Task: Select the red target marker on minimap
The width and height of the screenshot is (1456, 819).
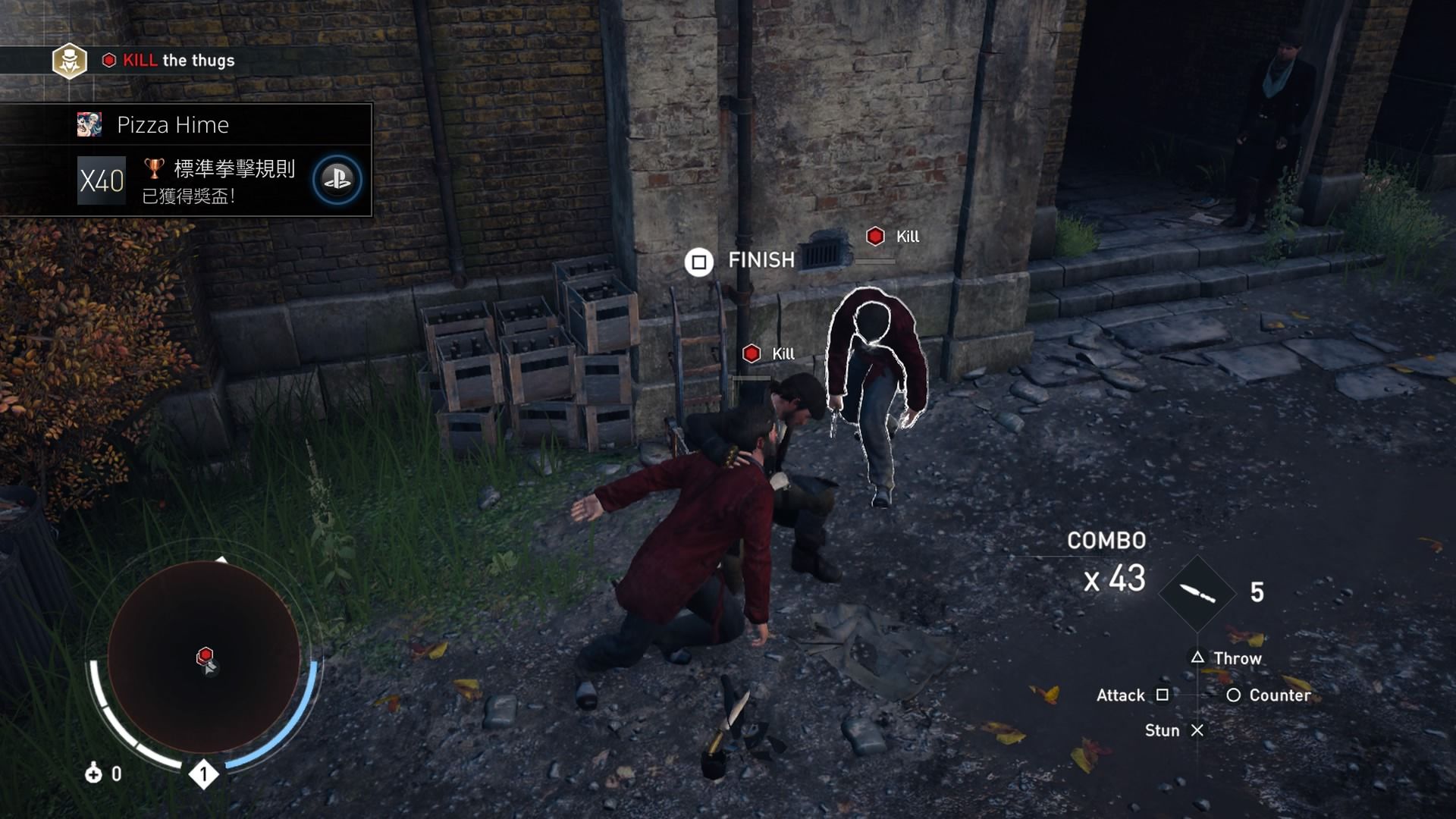Action: click(205, 654)
